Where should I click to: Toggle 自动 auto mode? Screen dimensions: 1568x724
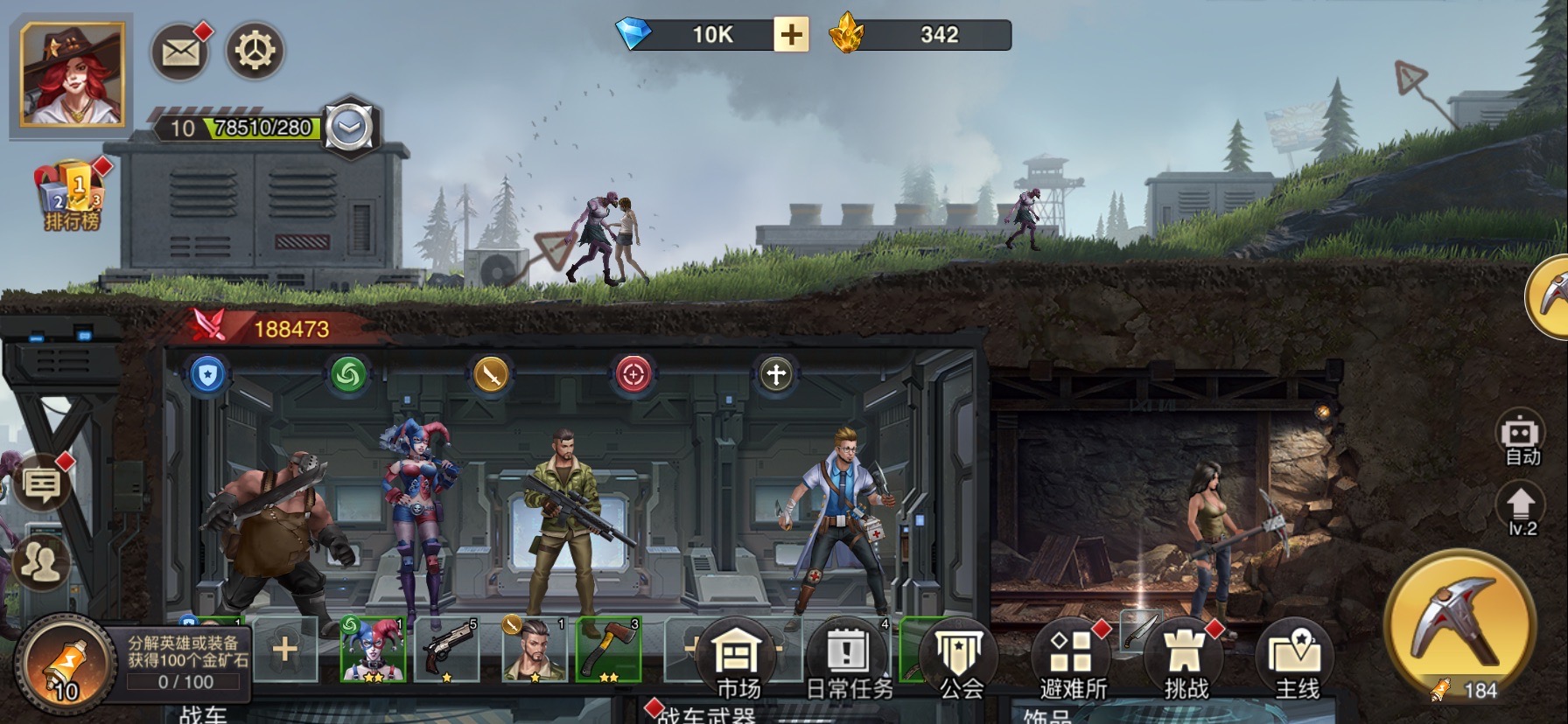coord(1522,440)
